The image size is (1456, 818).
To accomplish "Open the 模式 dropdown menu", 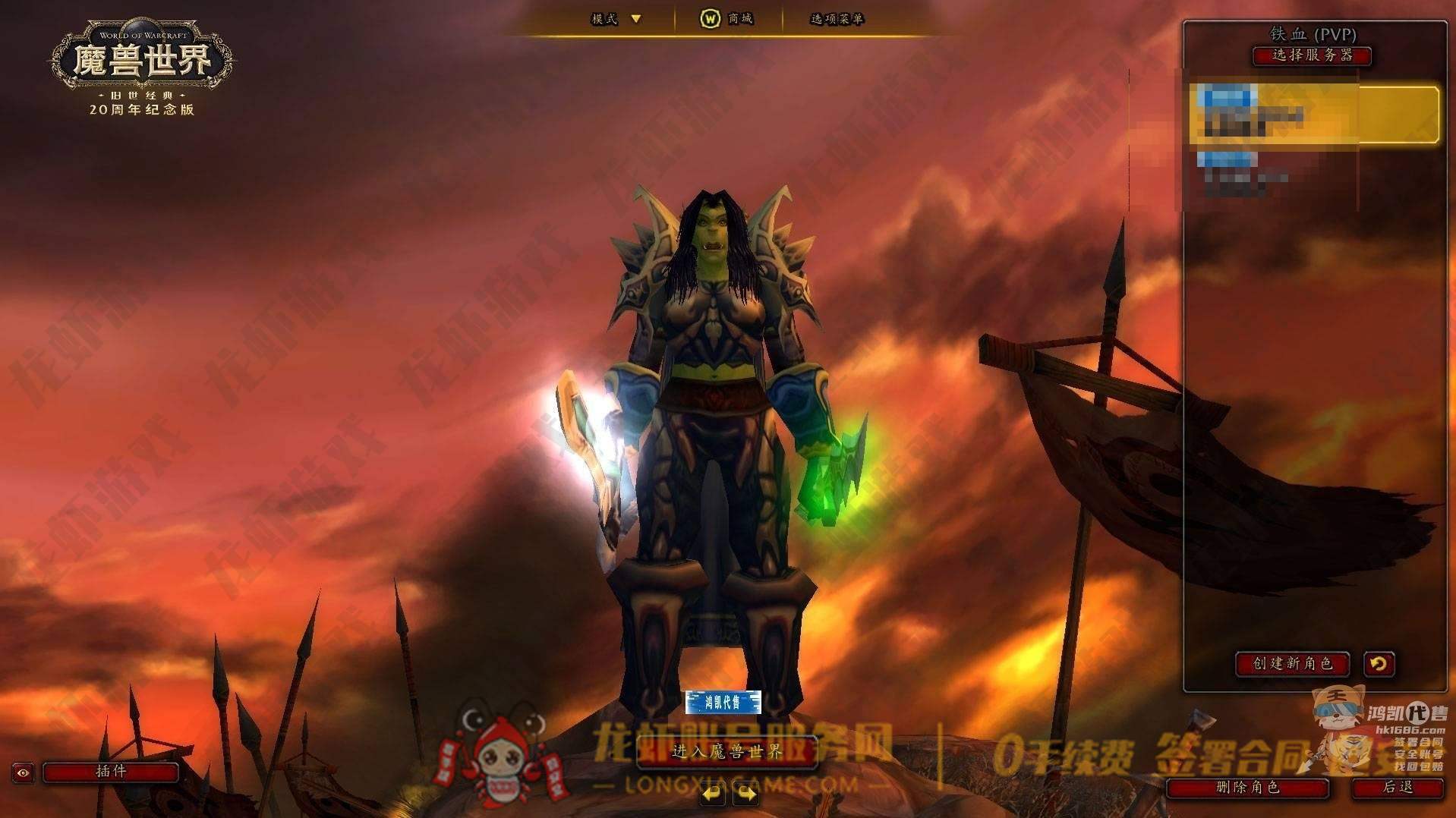I will point(616,19).
